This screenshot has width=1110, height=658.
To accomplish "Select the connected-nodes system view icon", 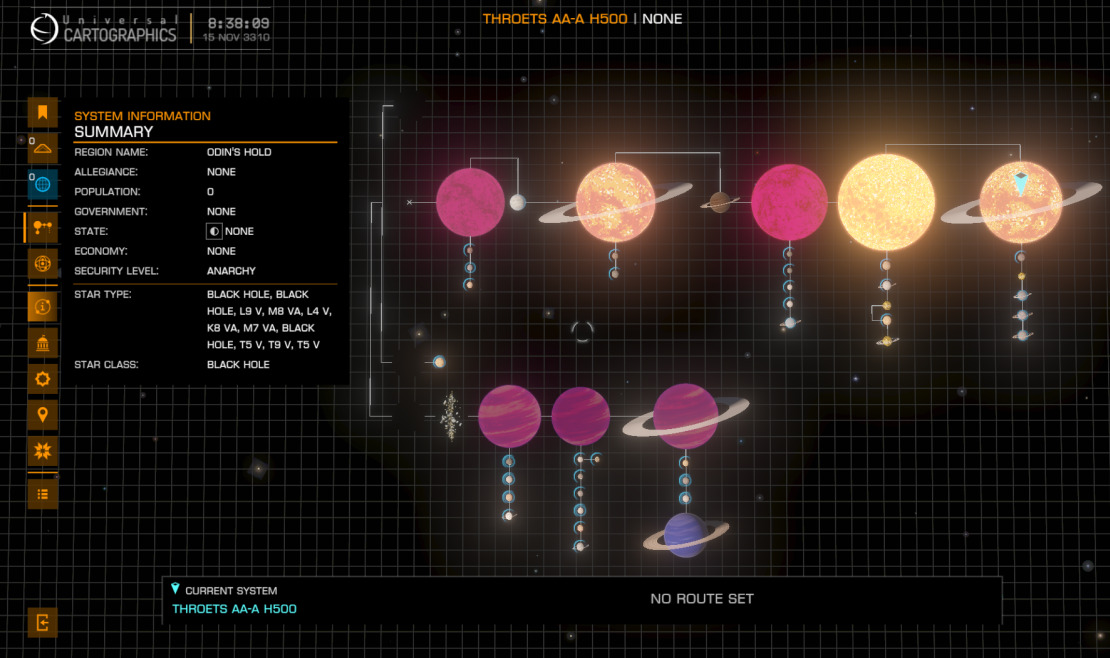I will click(42, 227).
